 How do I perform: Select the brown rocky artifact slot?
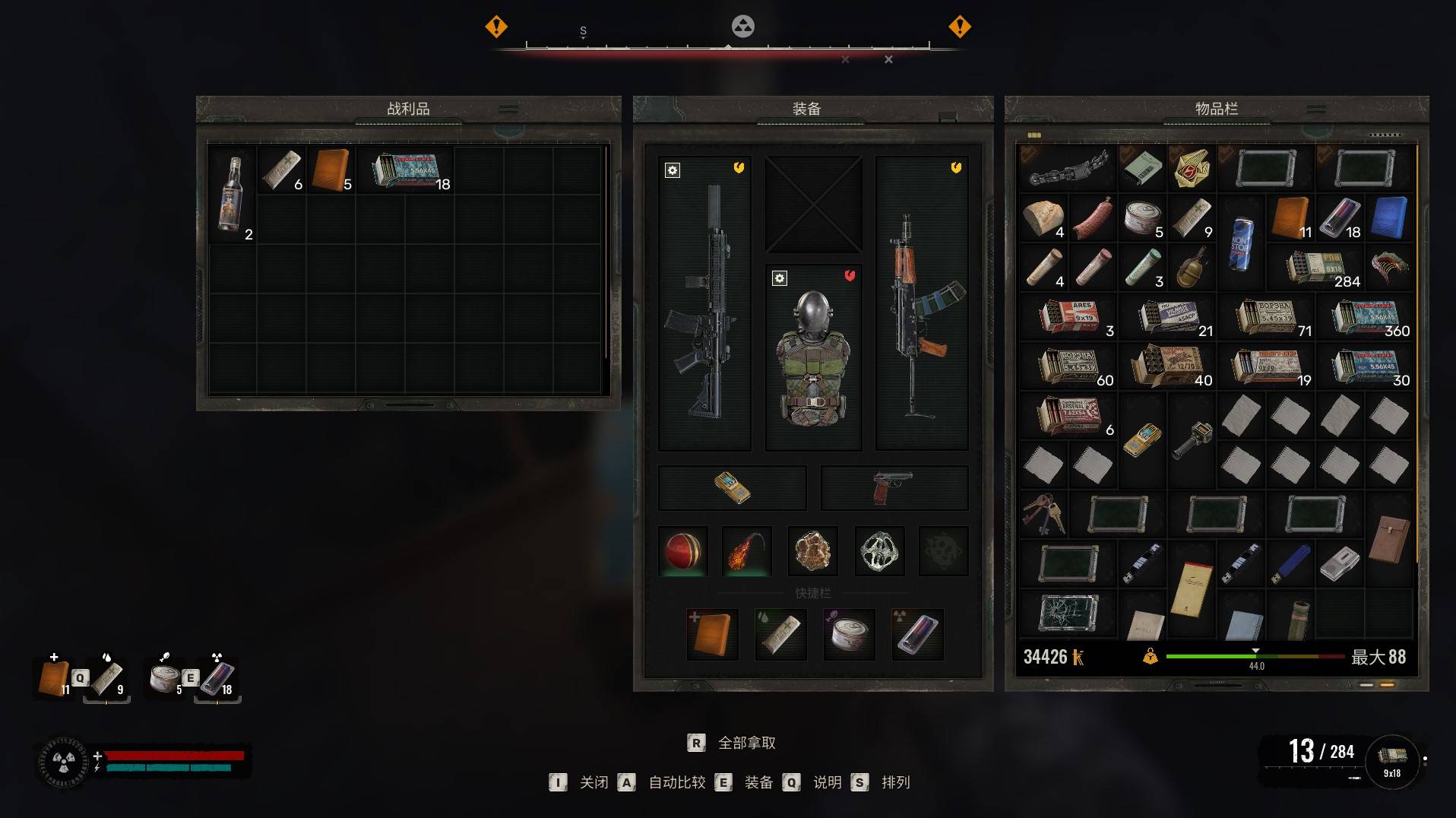pos(812,551)
